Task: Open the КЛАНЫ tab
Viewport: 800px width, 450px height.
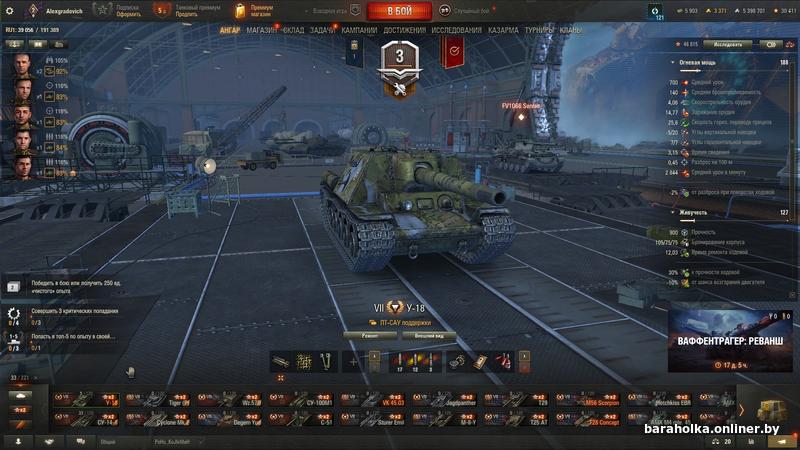Action: point(571,31)
